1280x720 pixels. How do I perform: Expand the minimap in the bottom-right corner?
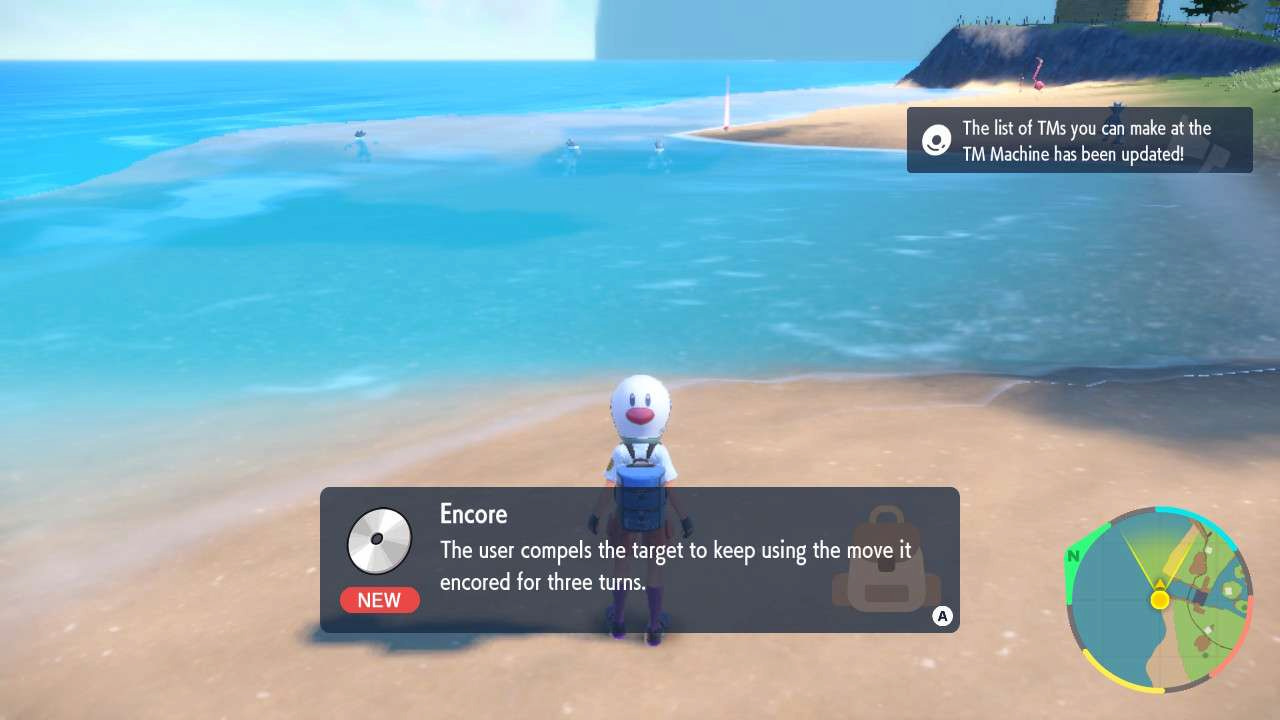1160,602
